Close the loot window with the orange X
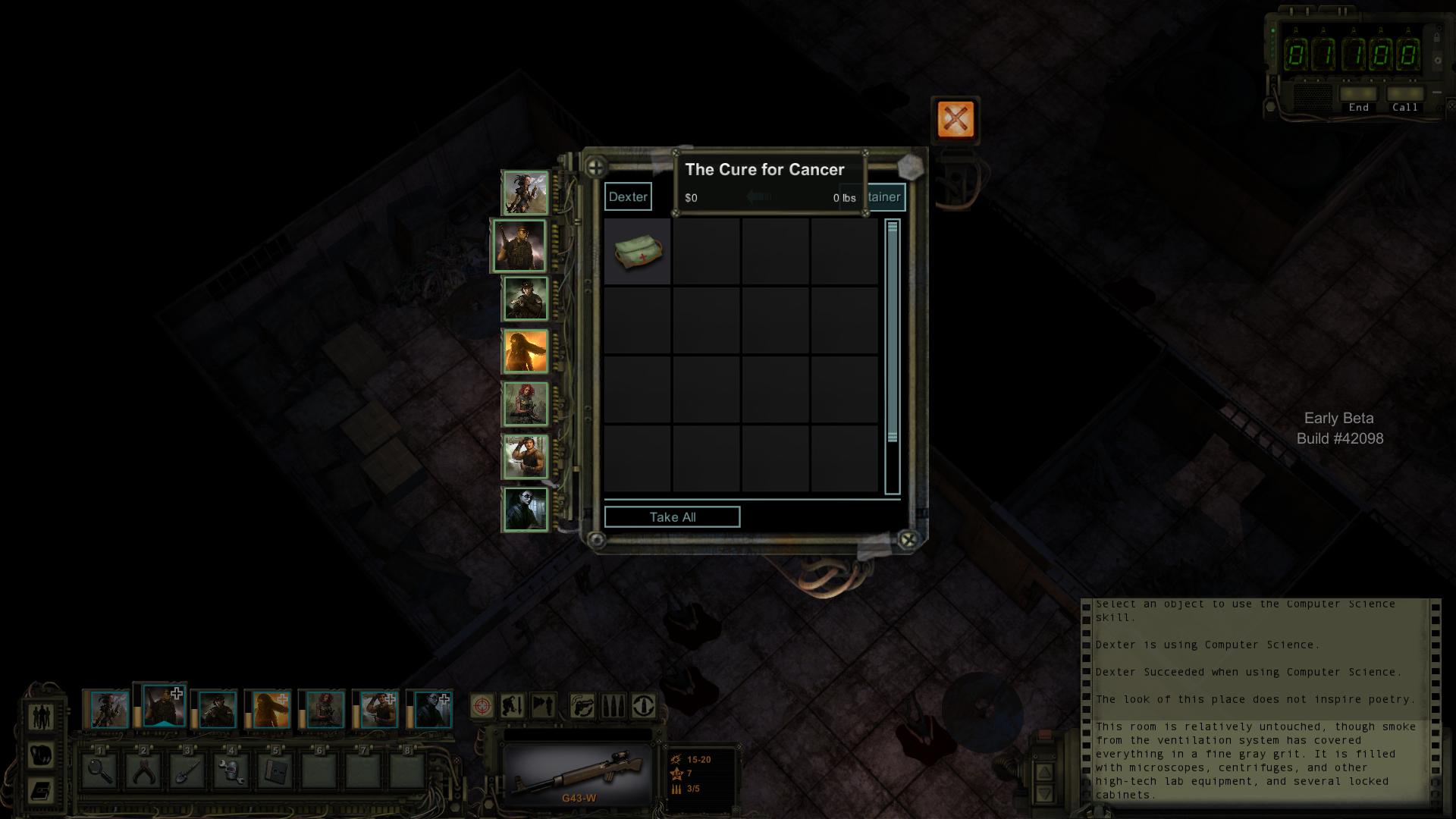1456x819 pixels. [x=955, y=119]
